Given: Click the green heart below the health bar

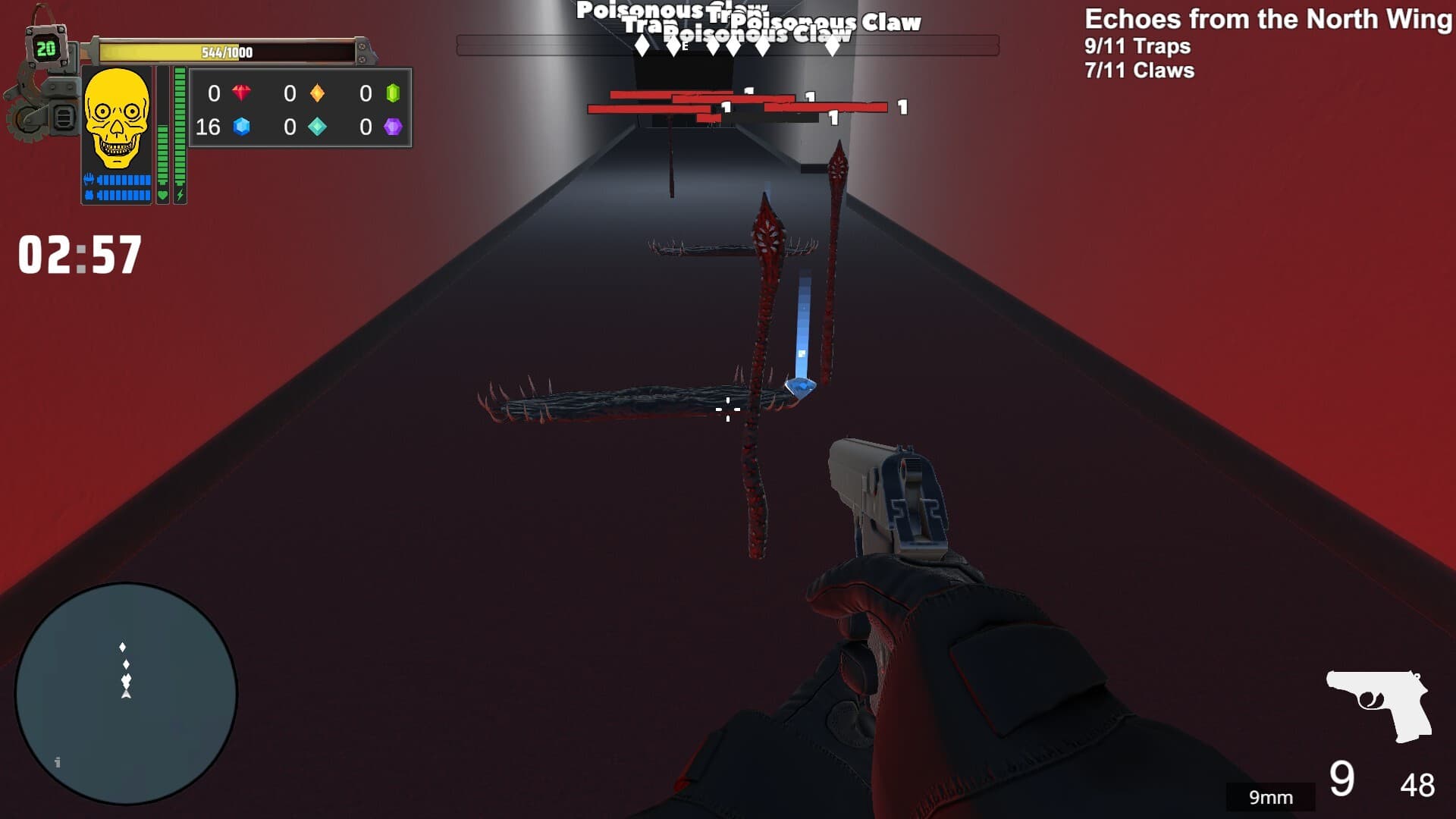Looking at the screenshot, I should (x=163, y=196).
